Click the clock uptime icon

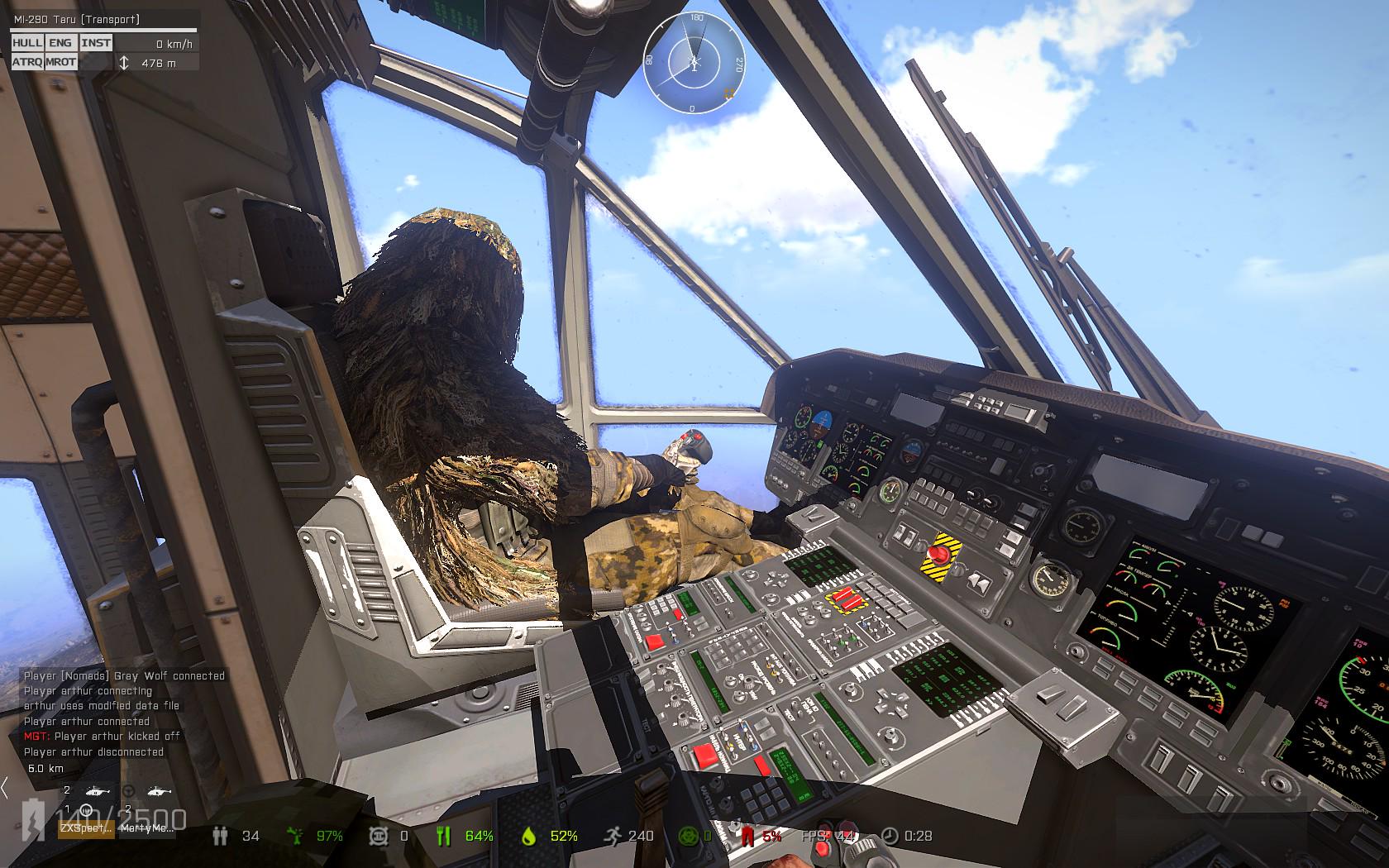889,836
